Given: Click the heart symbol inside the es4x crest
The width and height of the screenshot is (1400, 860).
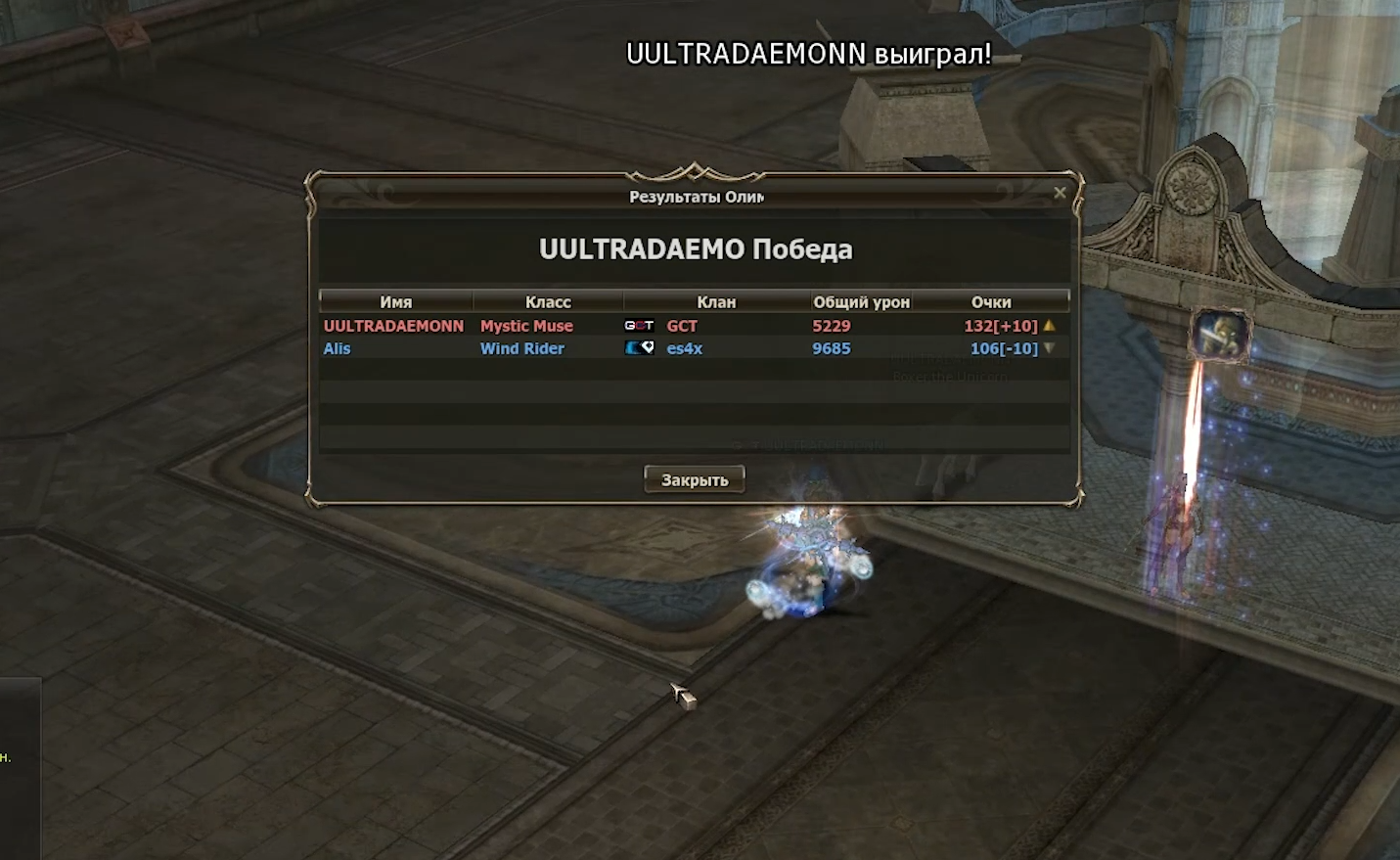Looking at the screenshot, I should coord(647,348).
